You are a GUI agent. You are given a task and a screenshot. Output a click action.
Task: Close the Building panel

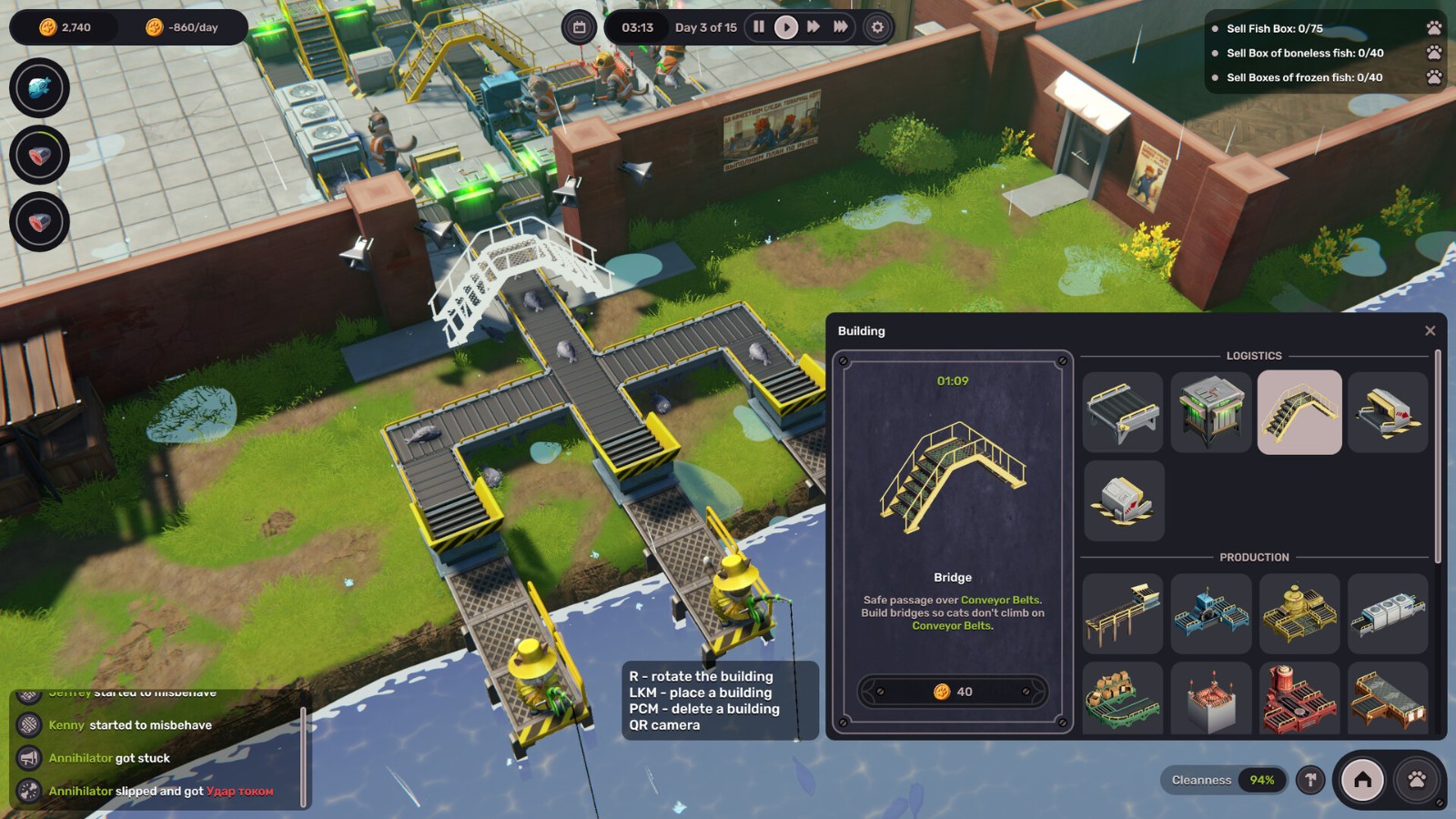click(1430, 331)
